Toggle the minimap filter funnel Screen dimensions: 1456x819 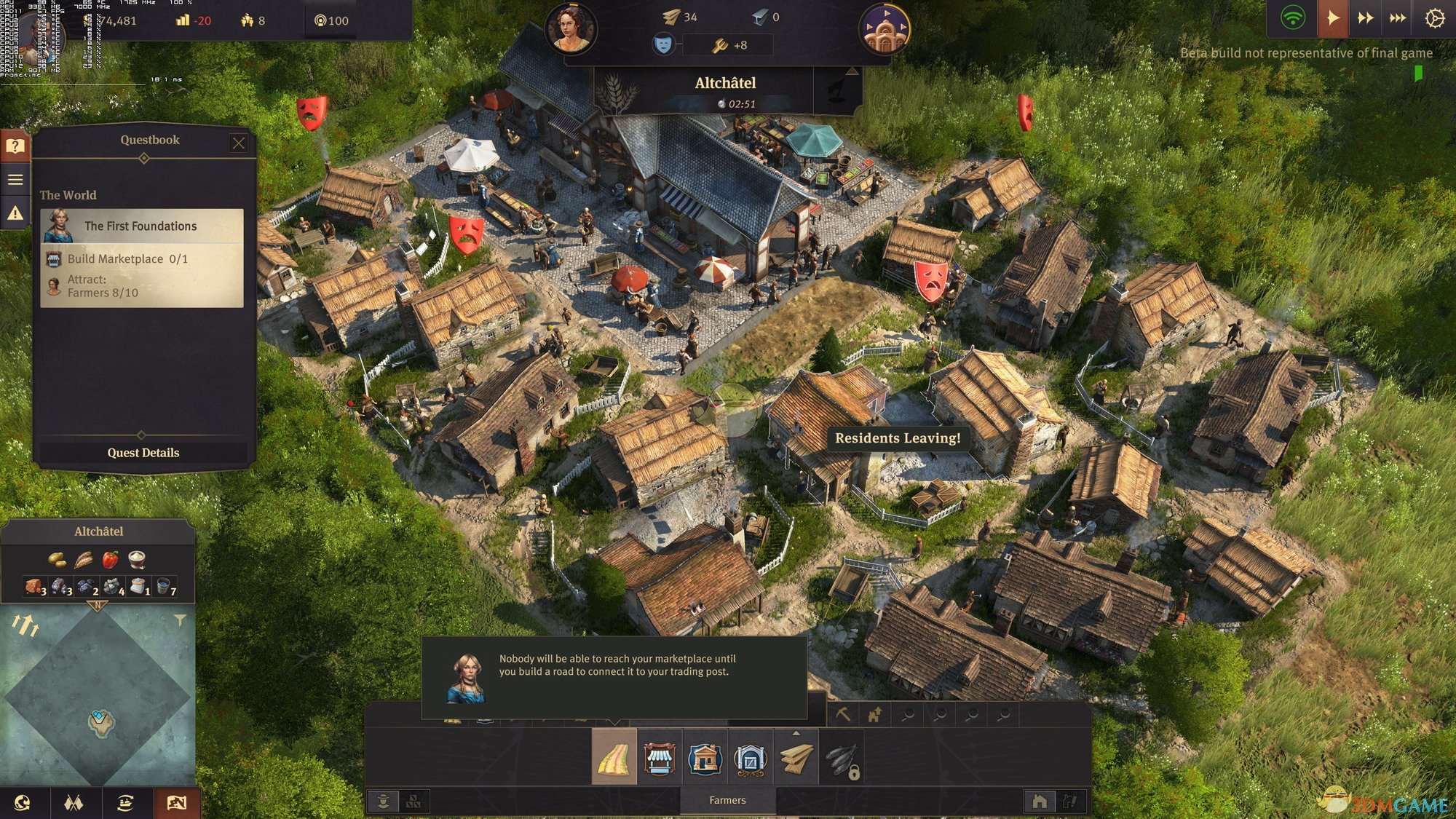180,620
